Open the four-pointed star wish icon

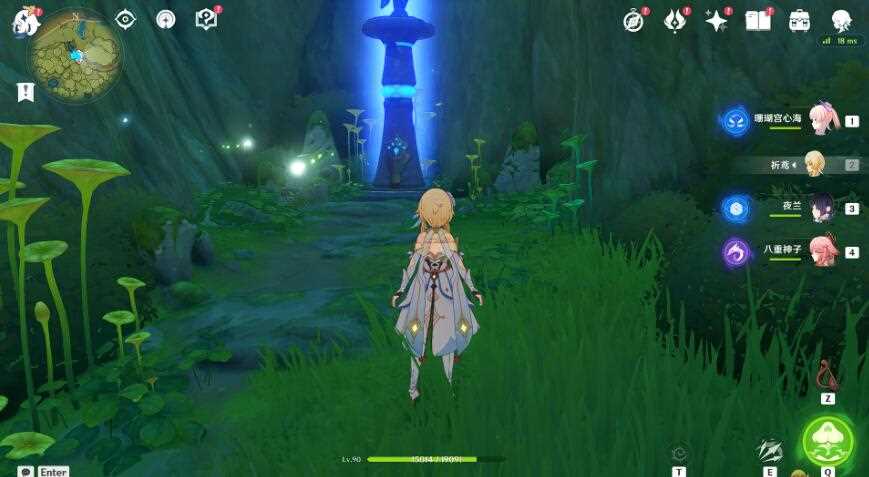pos(716,21)
